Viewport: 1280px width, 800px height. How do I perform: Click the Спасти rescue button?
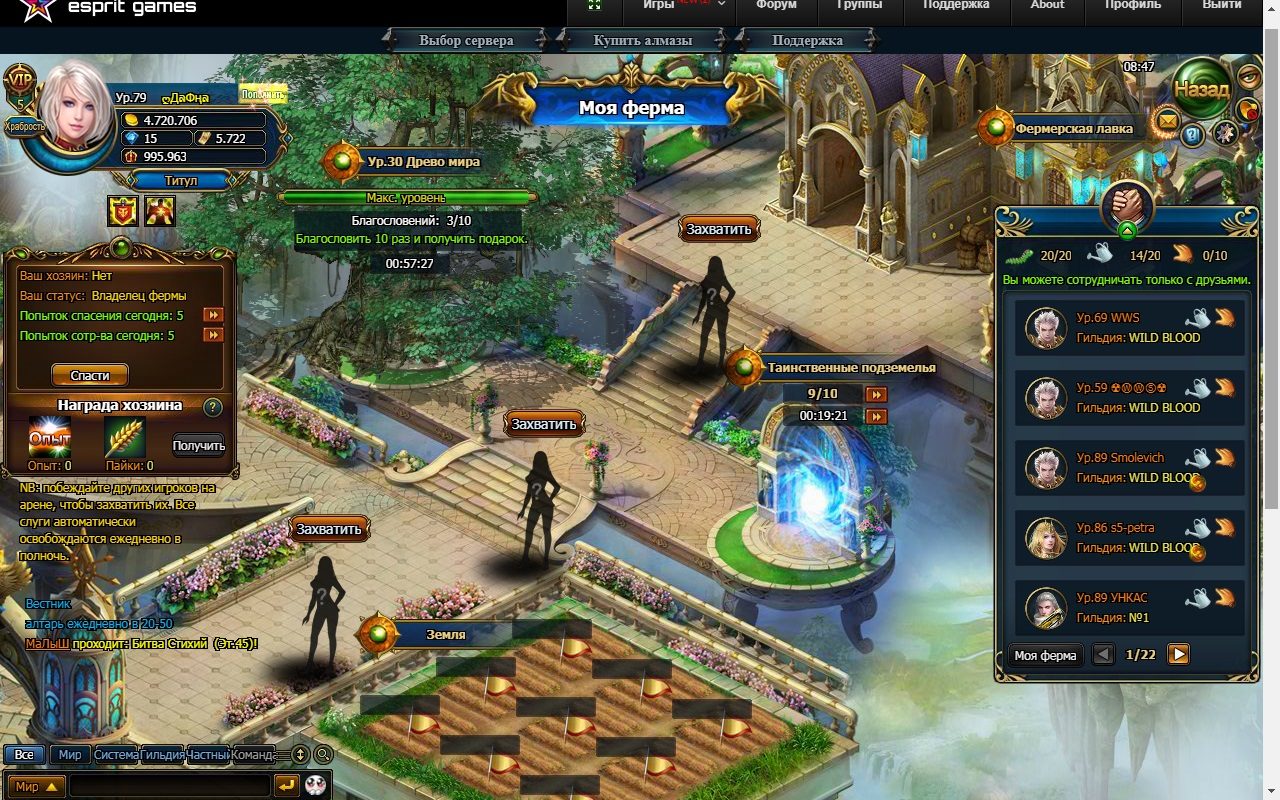click(90, 375)
